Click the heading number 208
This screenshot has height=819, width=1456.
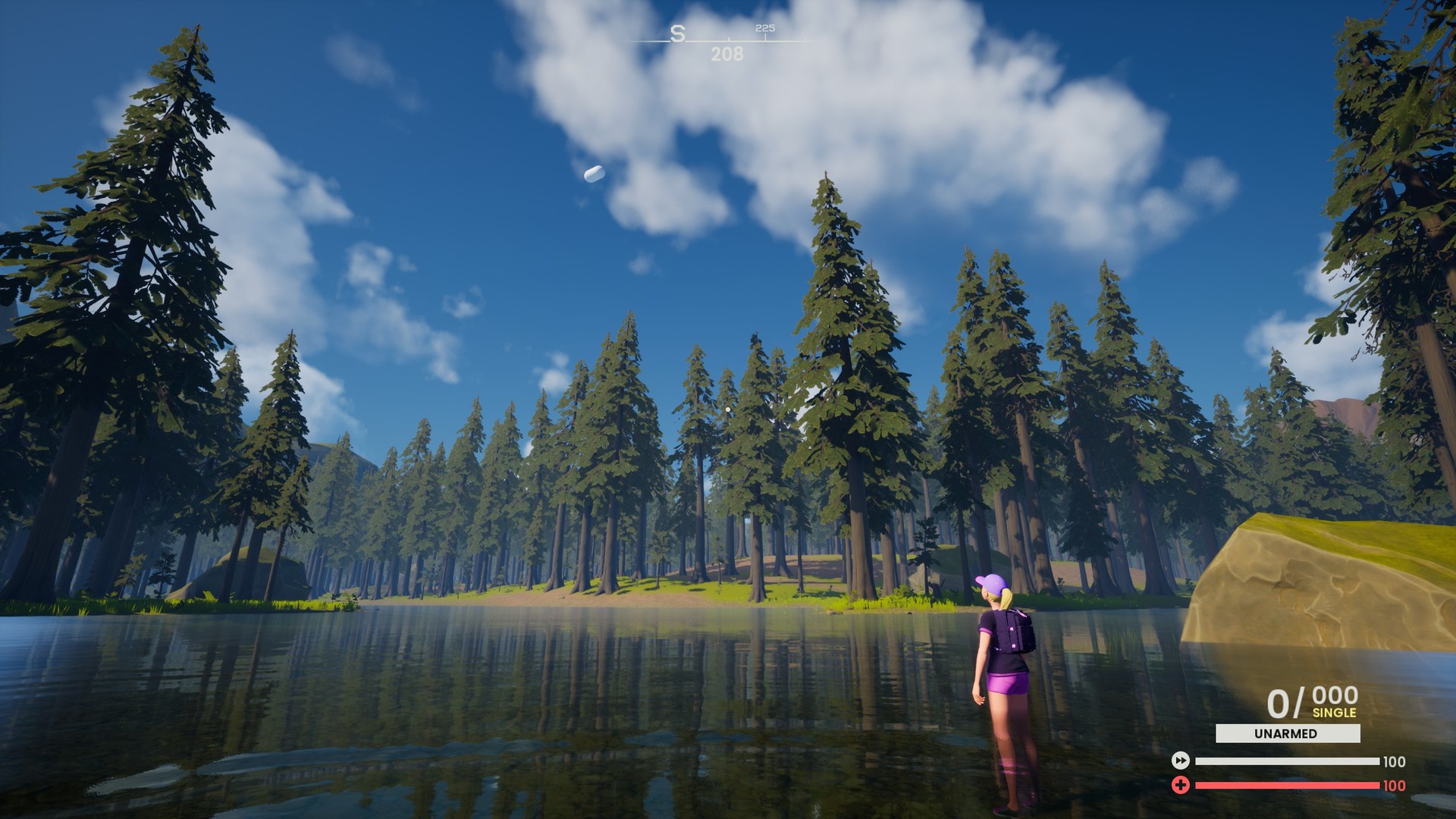(726, 53)
